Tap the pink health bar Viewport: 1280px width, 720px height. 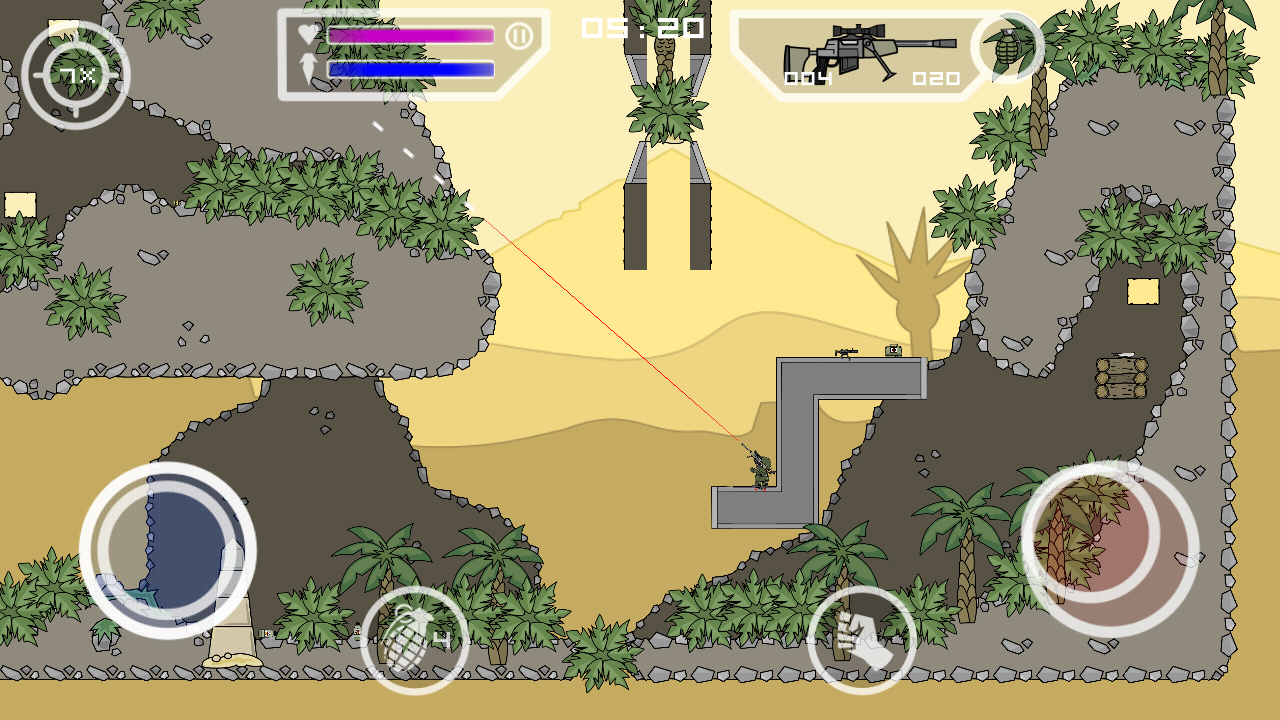point(410,35)
